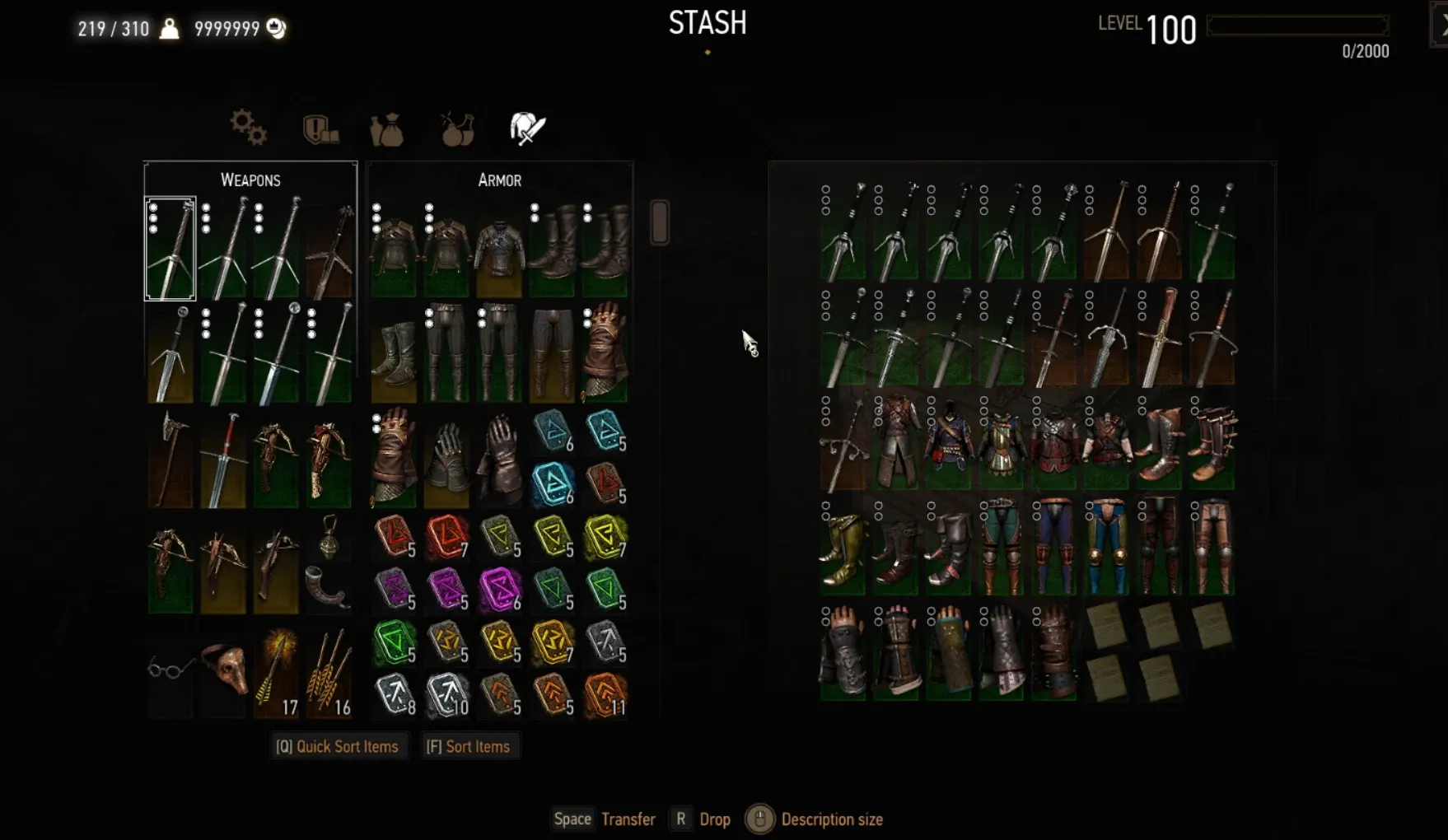Choose the white runestone with count 8
The image size is (1448, 840).
(395, 693)
